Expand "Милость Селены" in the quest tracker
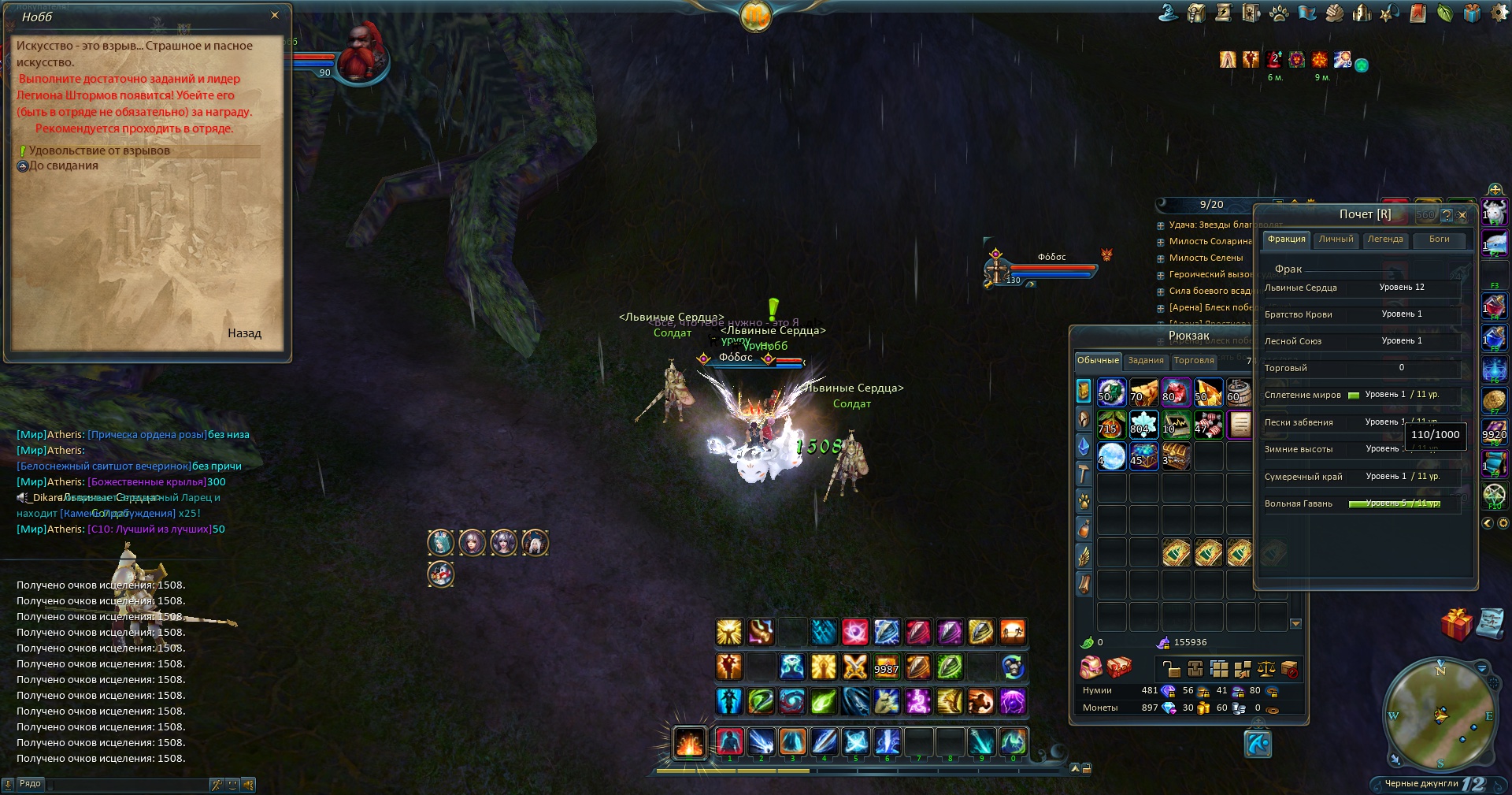The height and width of the screenshot is (795, 1512). click(x=1206, y=258)
